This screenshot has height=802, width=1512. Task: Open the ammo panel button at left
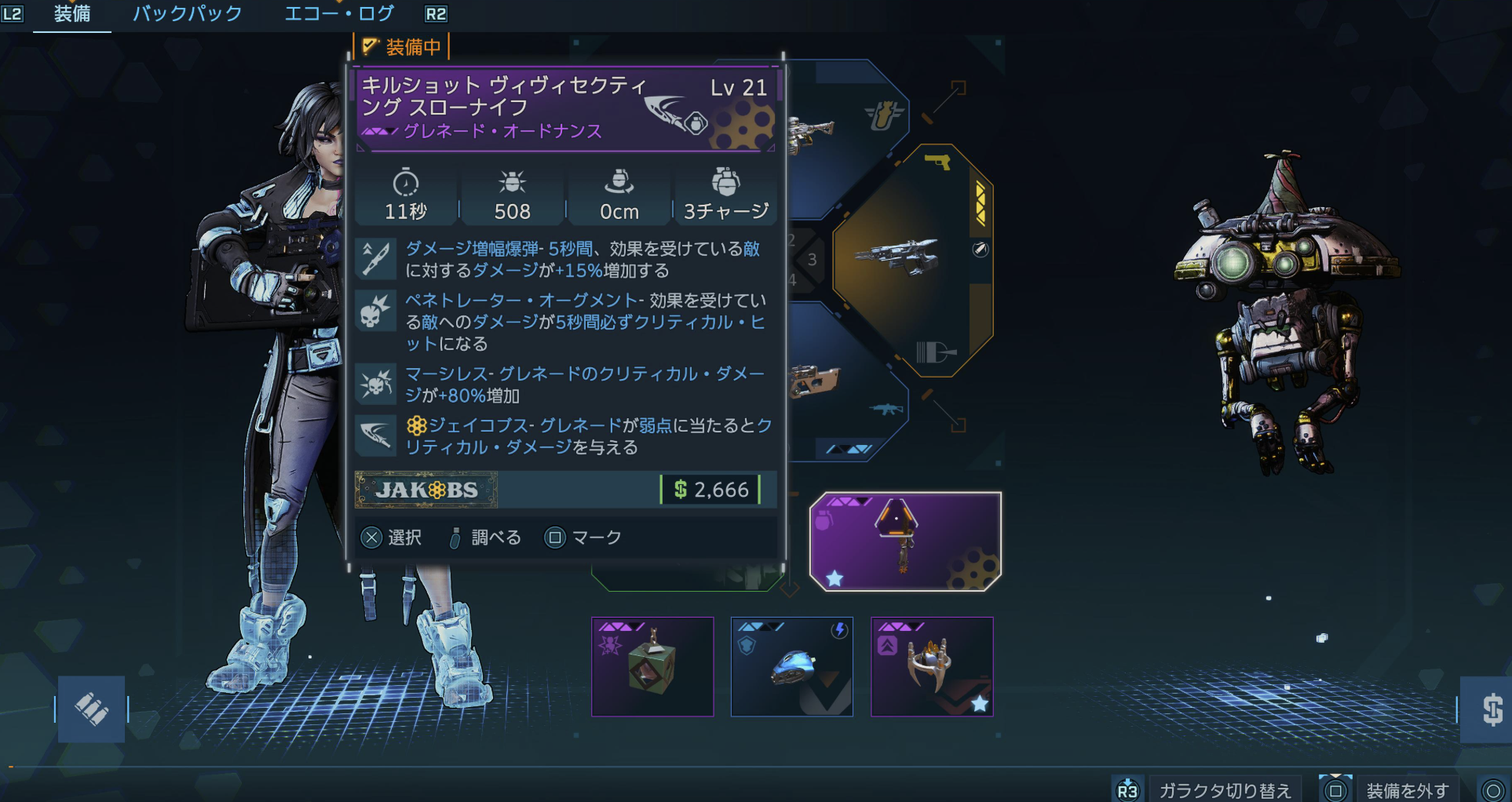click(91, 709)
